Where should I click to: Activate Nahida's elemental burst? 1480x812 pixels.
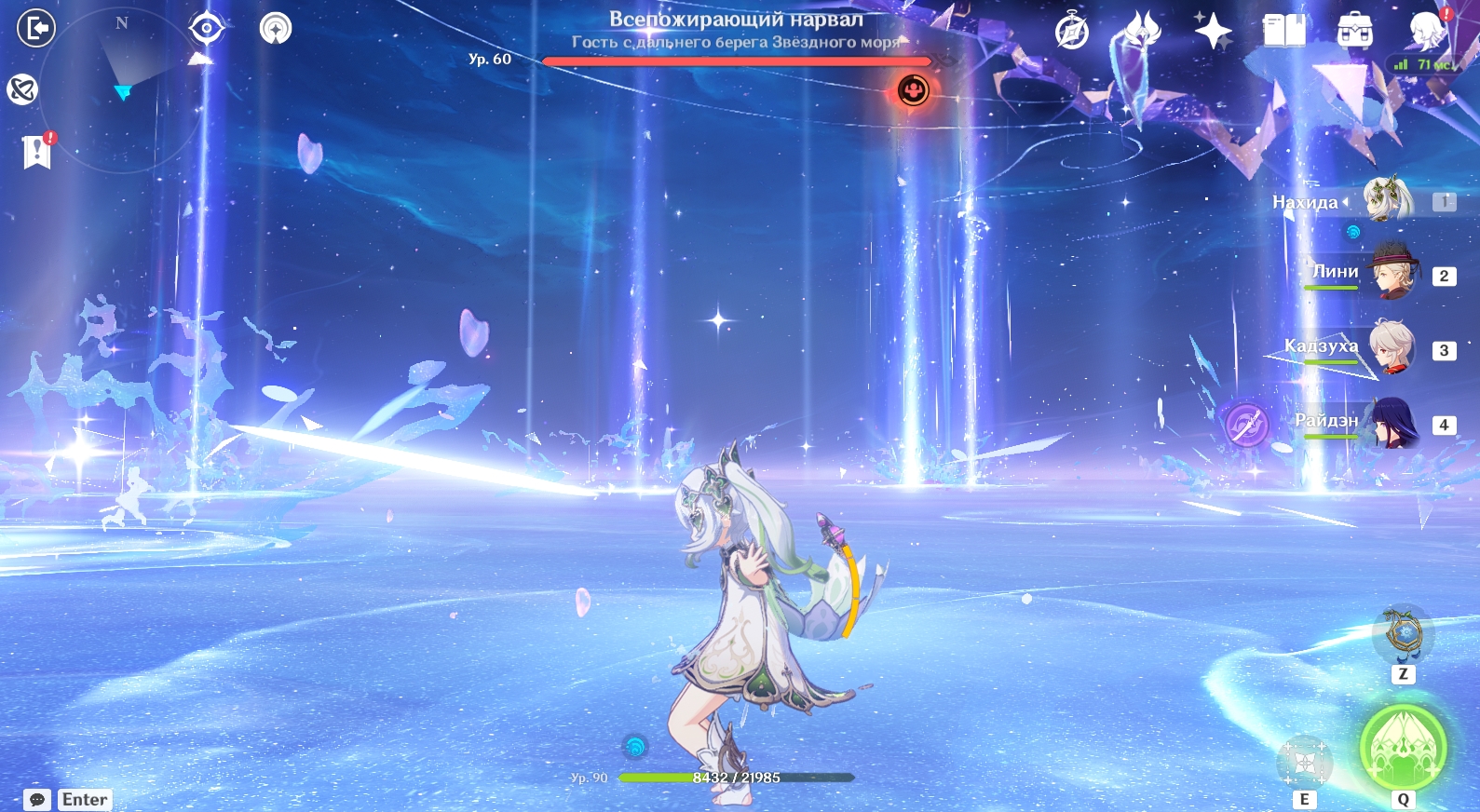coord(1403,746)
